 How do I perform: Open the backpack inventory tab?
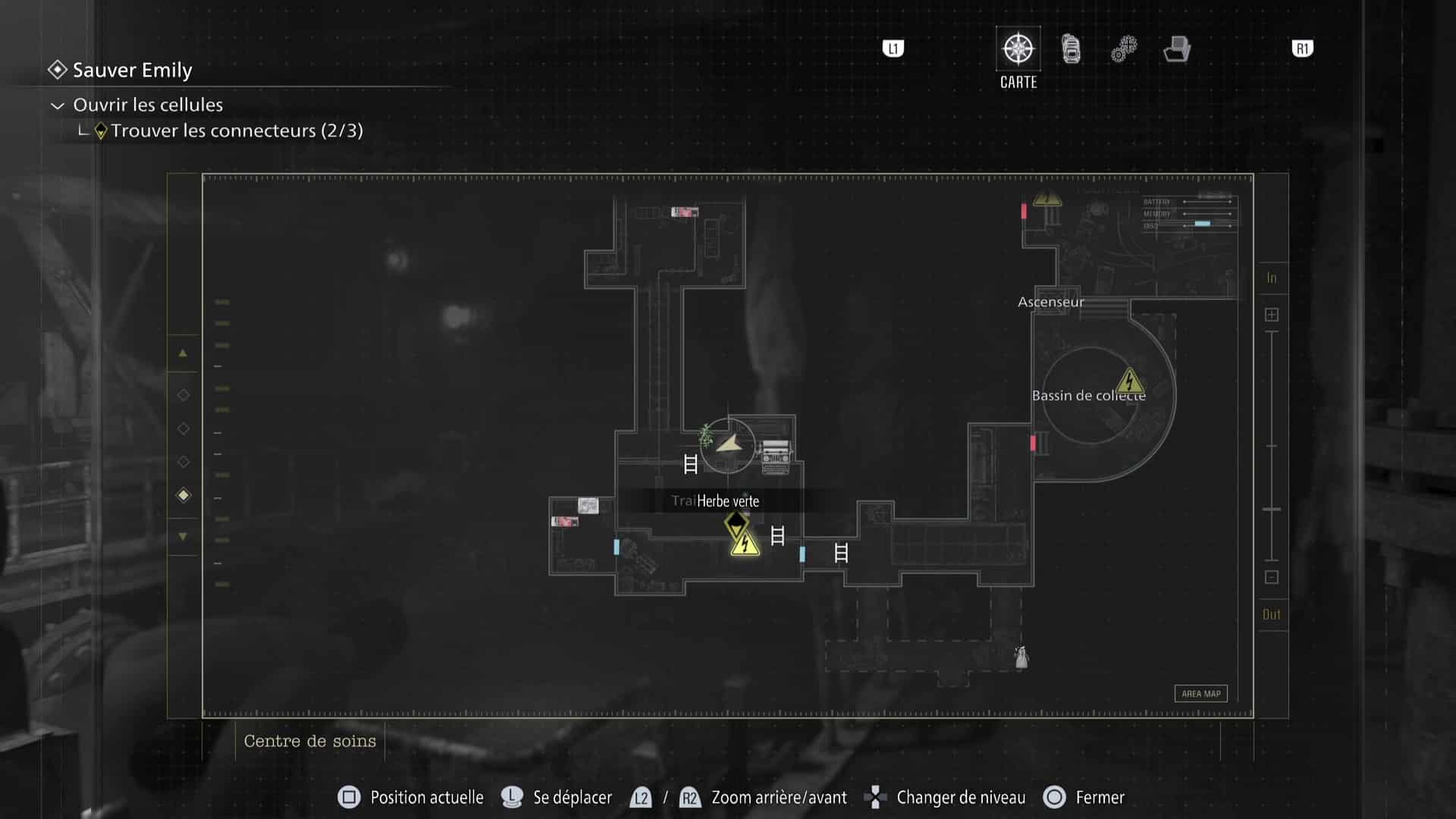1070,49
